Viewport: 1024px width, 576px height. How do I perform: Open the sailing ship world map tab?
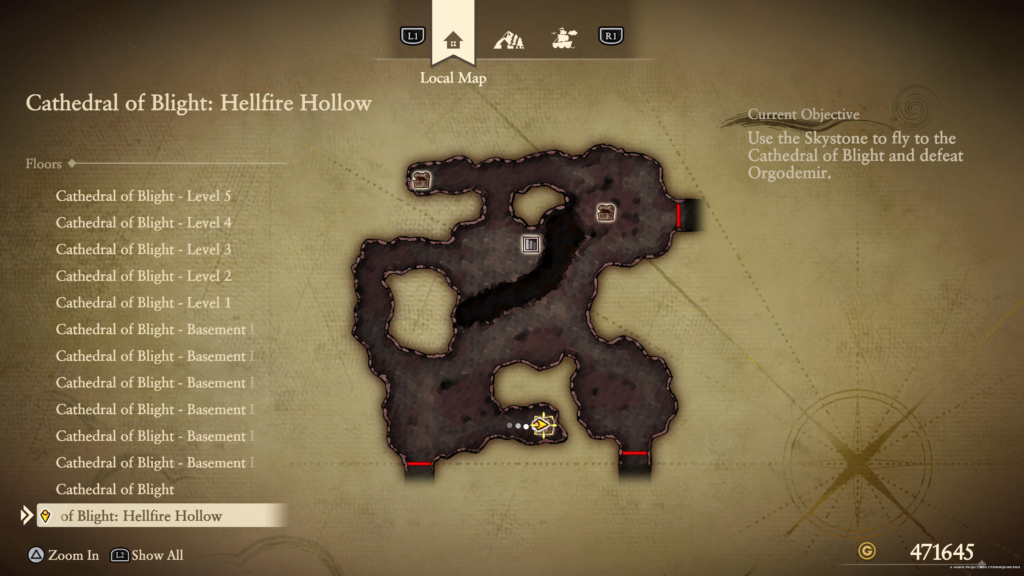coord(565,39)
